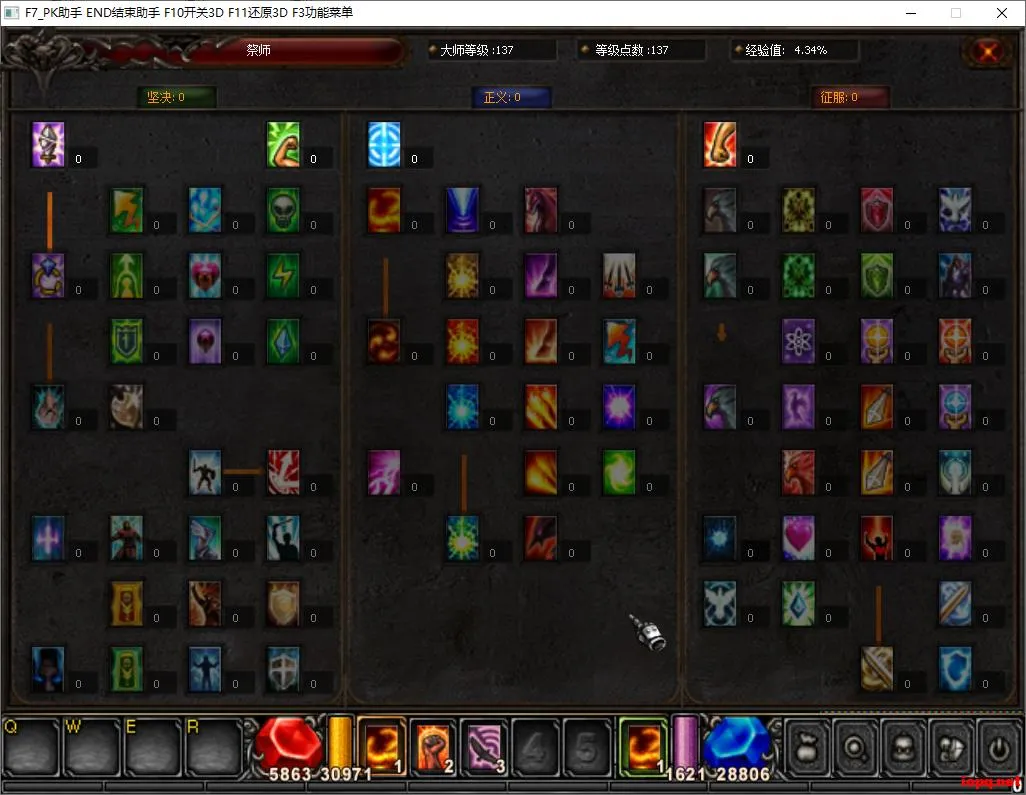Screen dimensions: 1026x795
Task: Select the blue shield skill icon
Action: [x=955, y=669]
